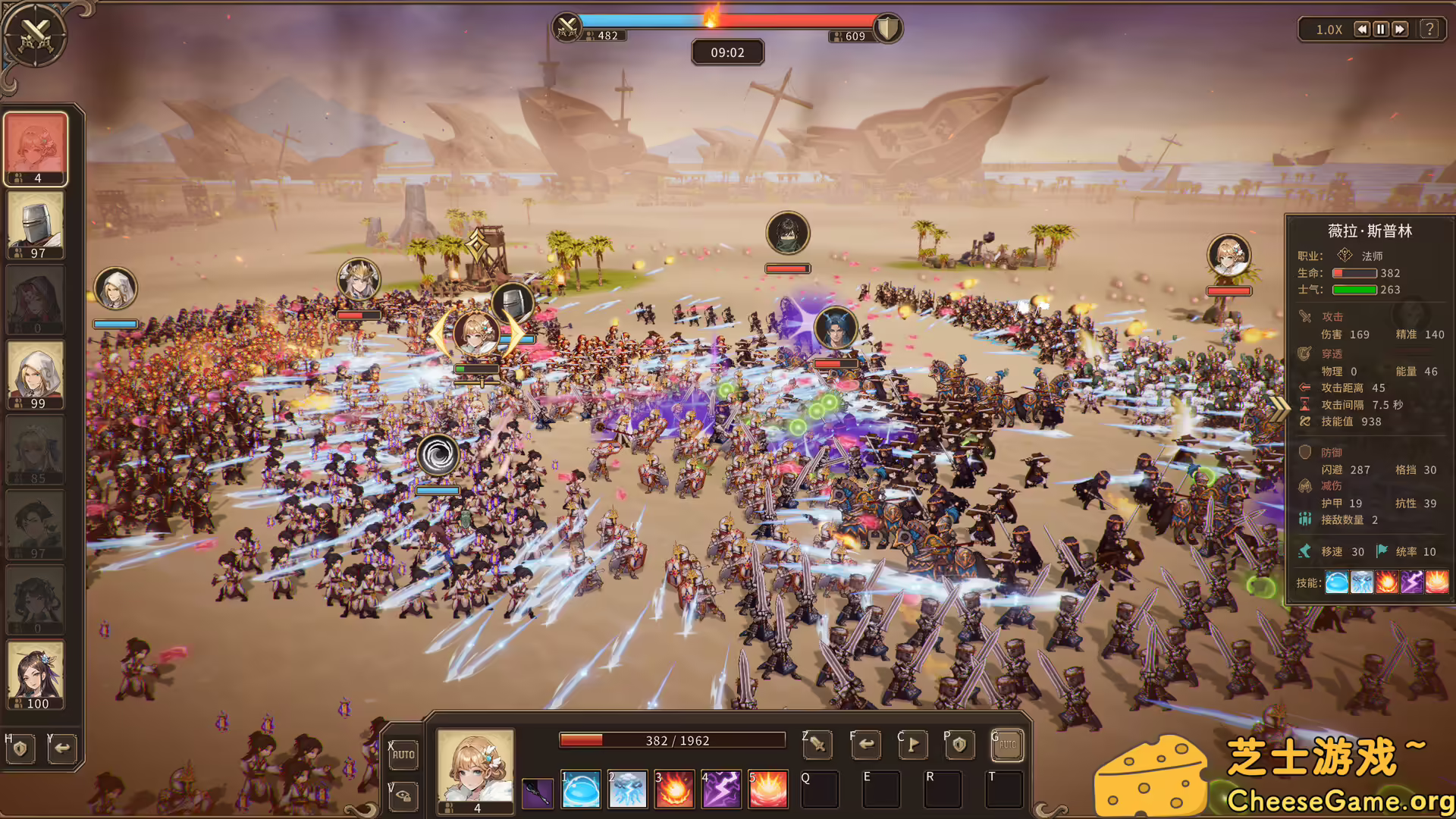Select the flag command button

pos(913,745)
